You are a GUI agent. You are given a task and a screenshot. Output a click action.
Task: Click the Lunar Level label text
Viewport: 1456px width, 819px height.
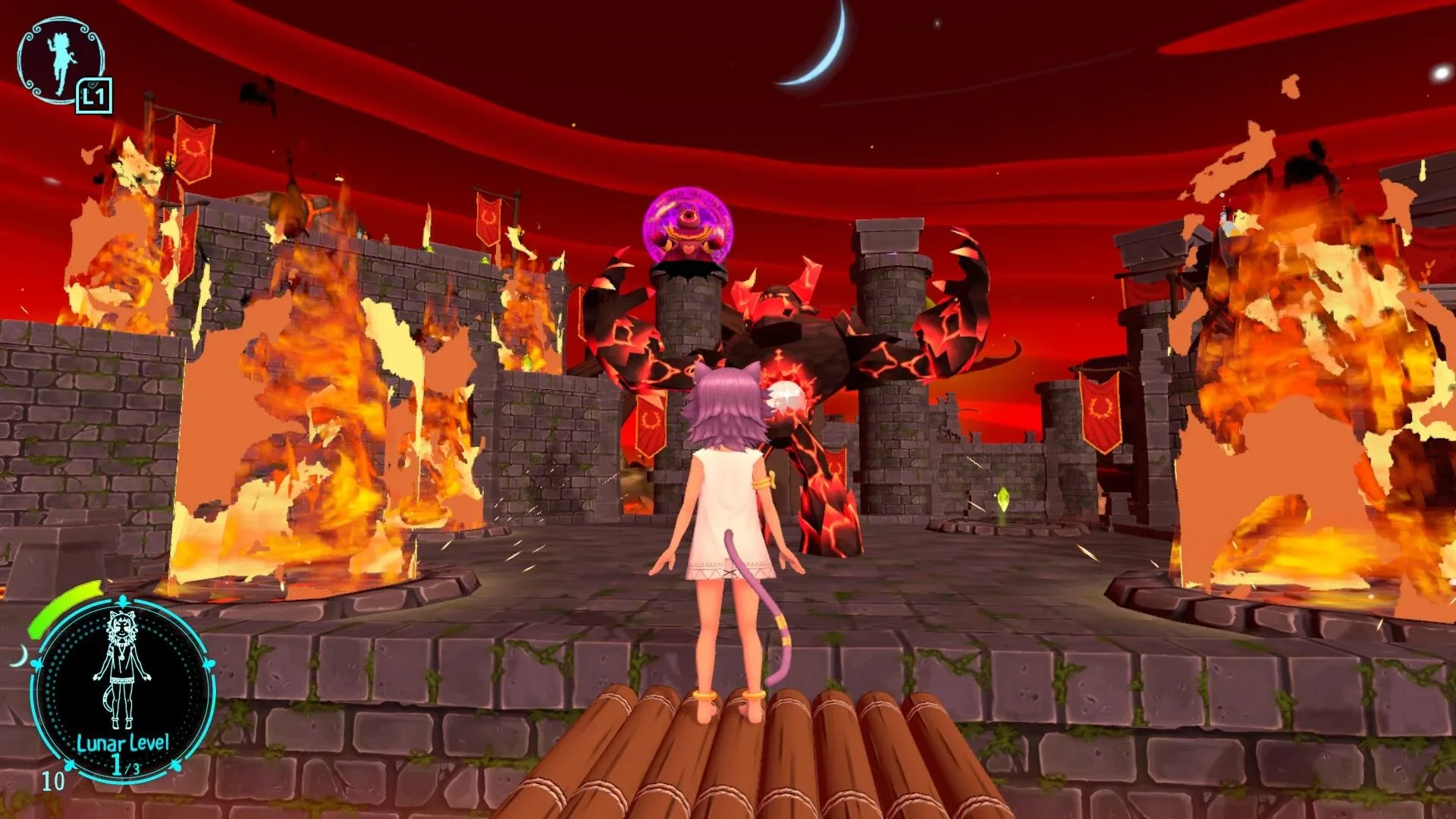pos(122,742)
